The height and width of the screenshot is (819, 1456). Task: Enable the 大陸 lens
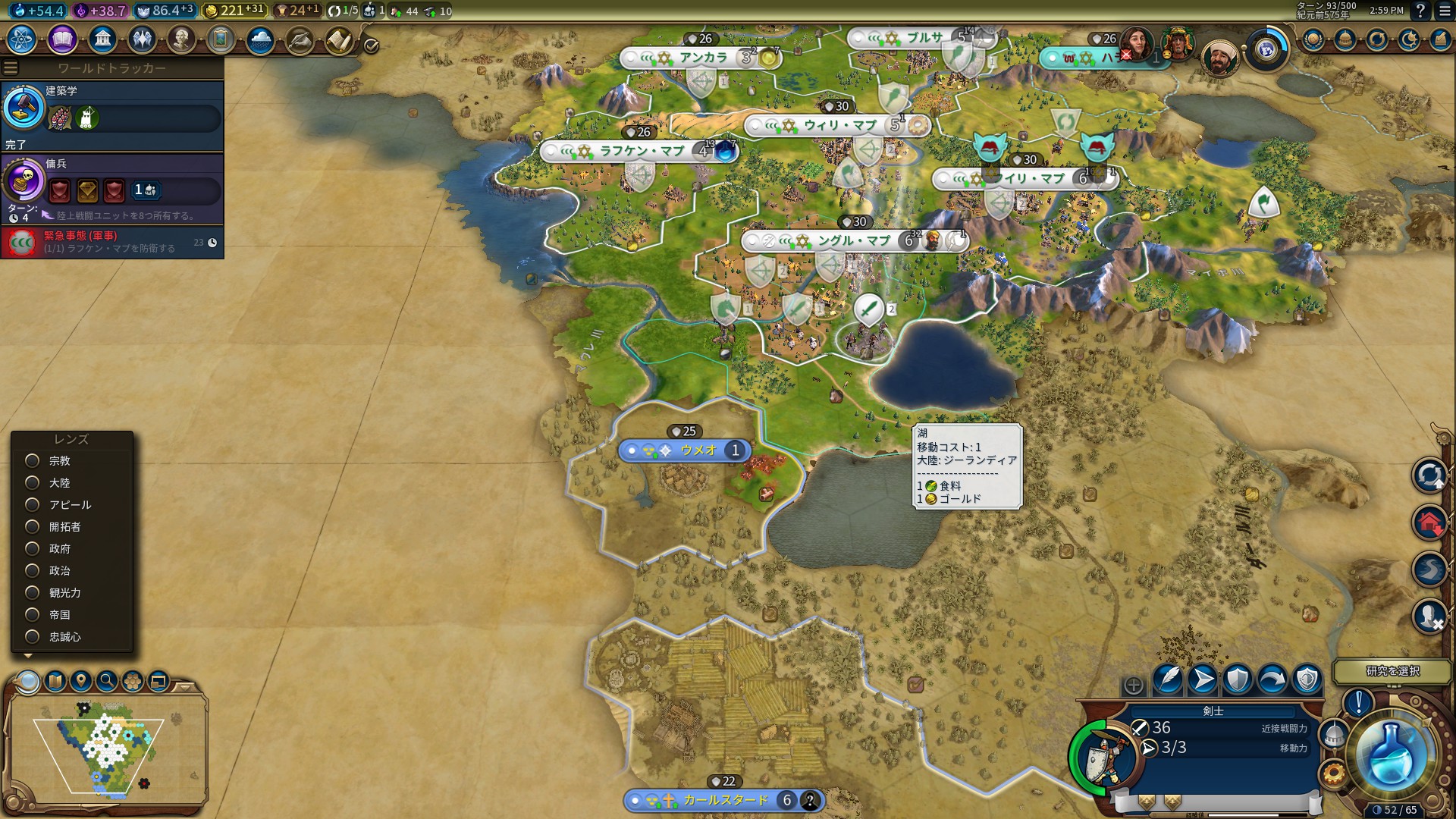tap(33, 483)
